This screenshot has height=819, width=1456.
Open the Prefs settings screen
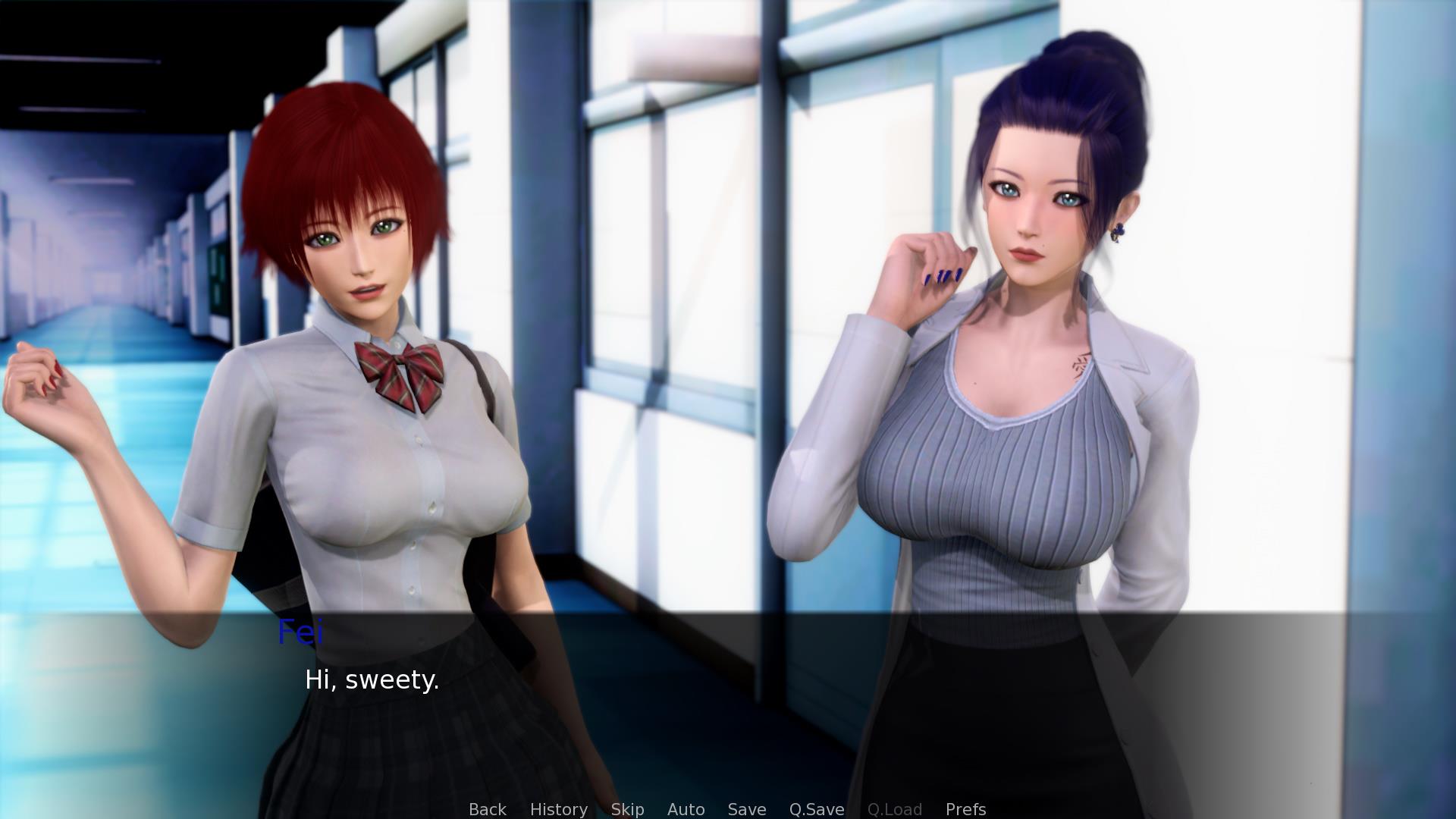click(x=965, y=809)
